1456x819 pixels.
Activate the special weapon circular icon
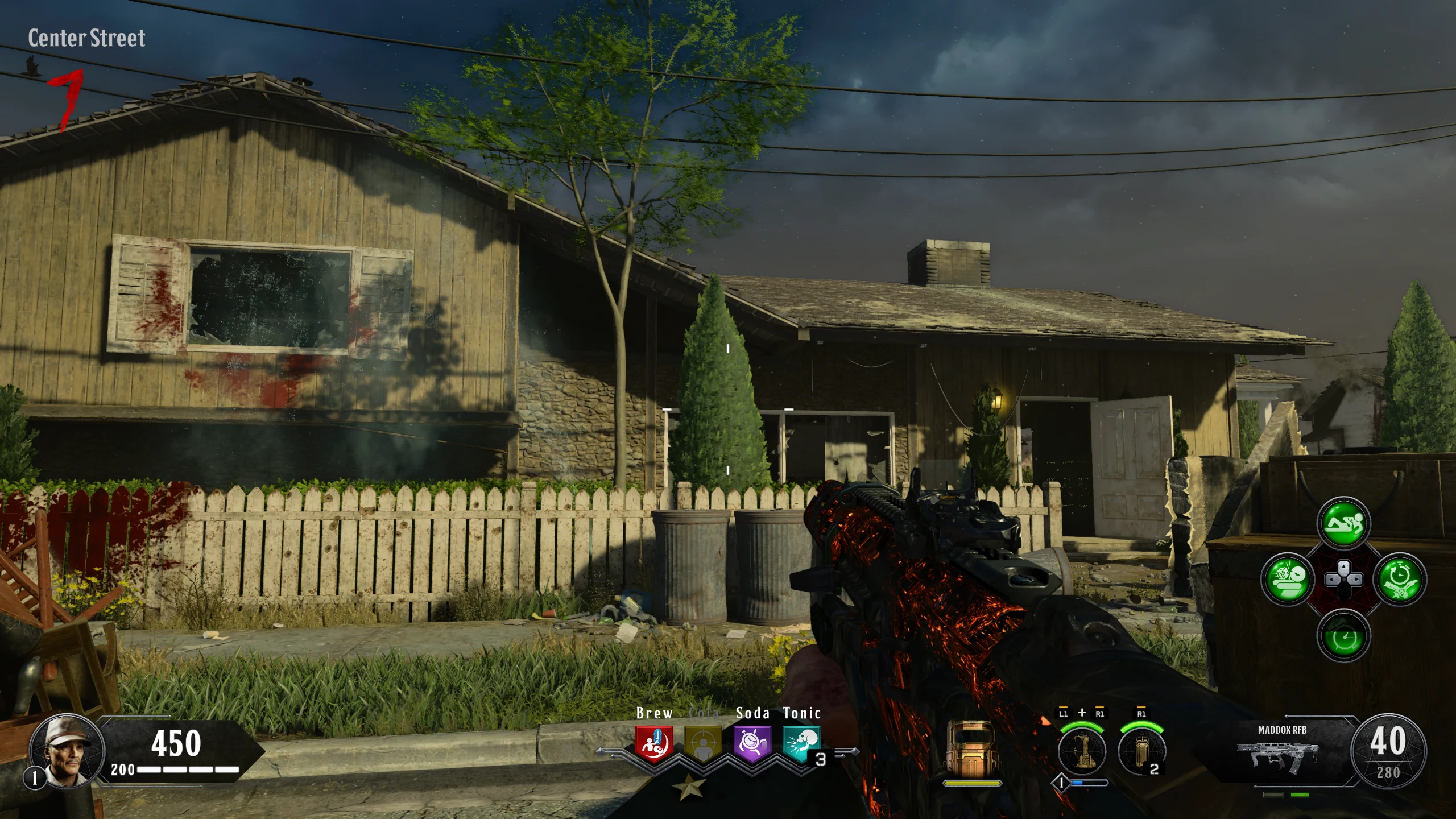pyautogui.click(x=1081, y=751)
